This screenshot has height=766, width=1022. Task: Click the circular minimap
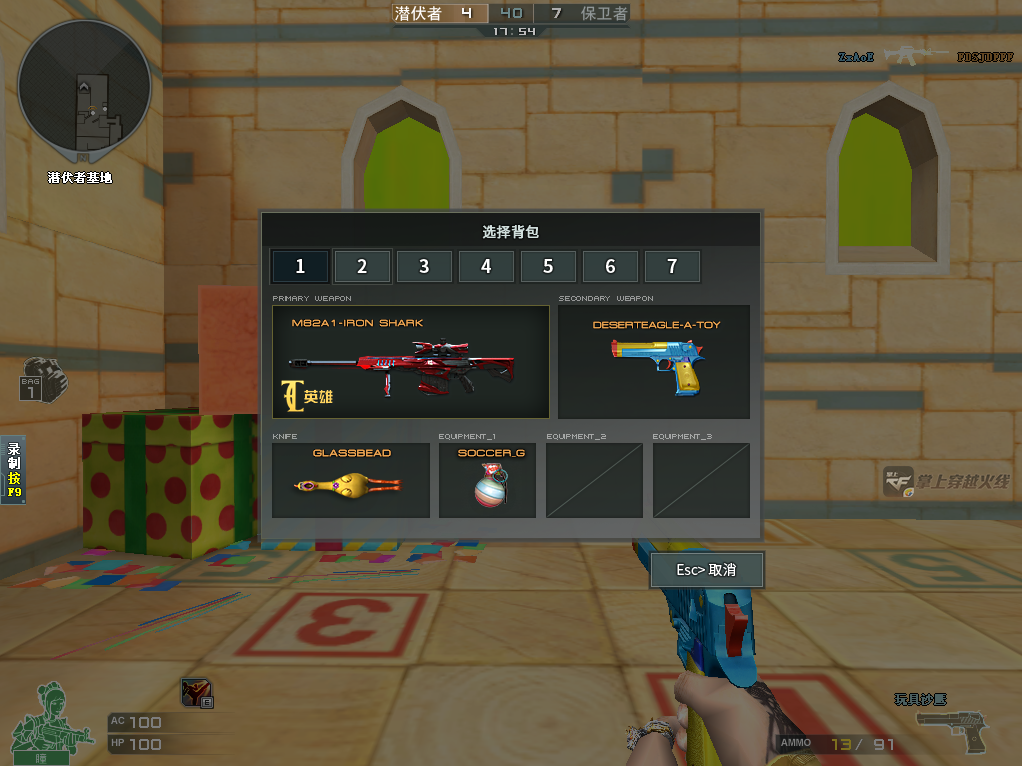pyautogui.click(x=84, y=92)
